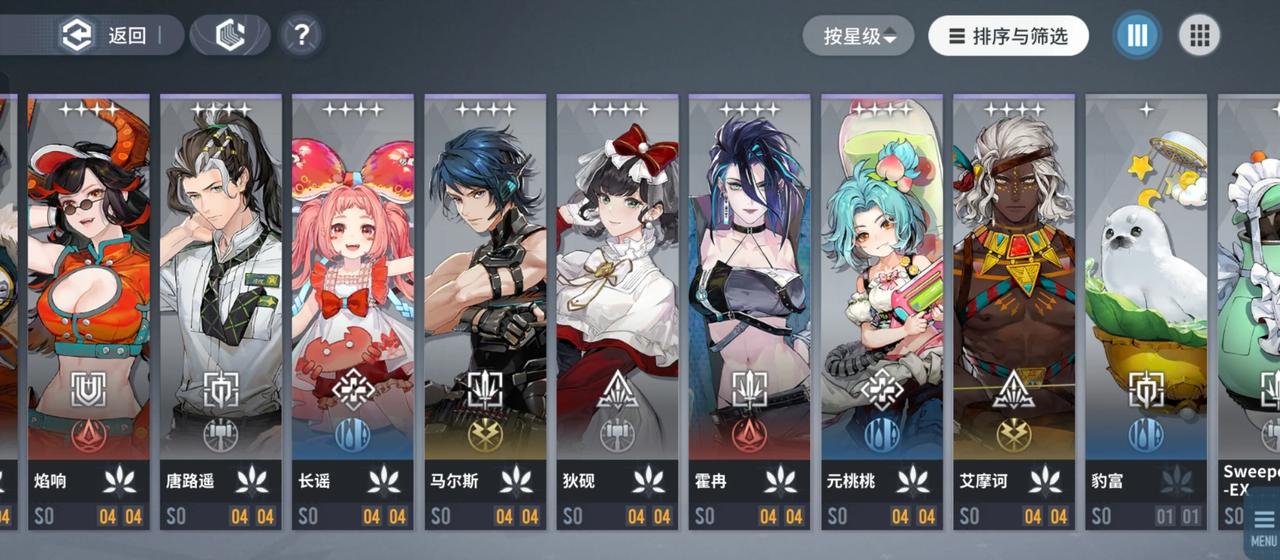This screenshot has width=1280, height=560.
Task: Open the hexagon home icon button
Action: pyautogui.click(x=230, y=36)
